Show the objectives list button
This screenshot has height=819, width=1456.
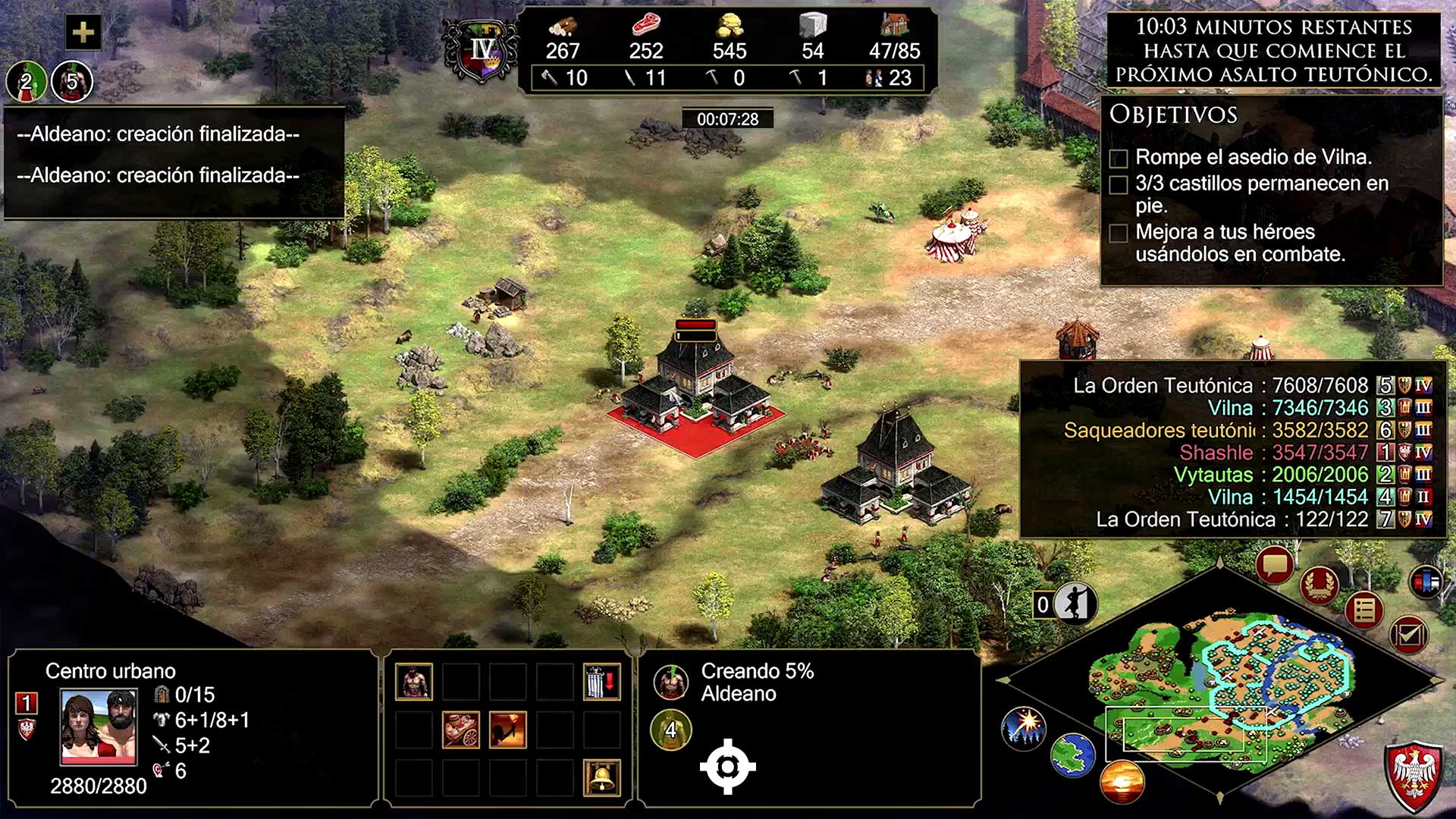pos(1364,610)
